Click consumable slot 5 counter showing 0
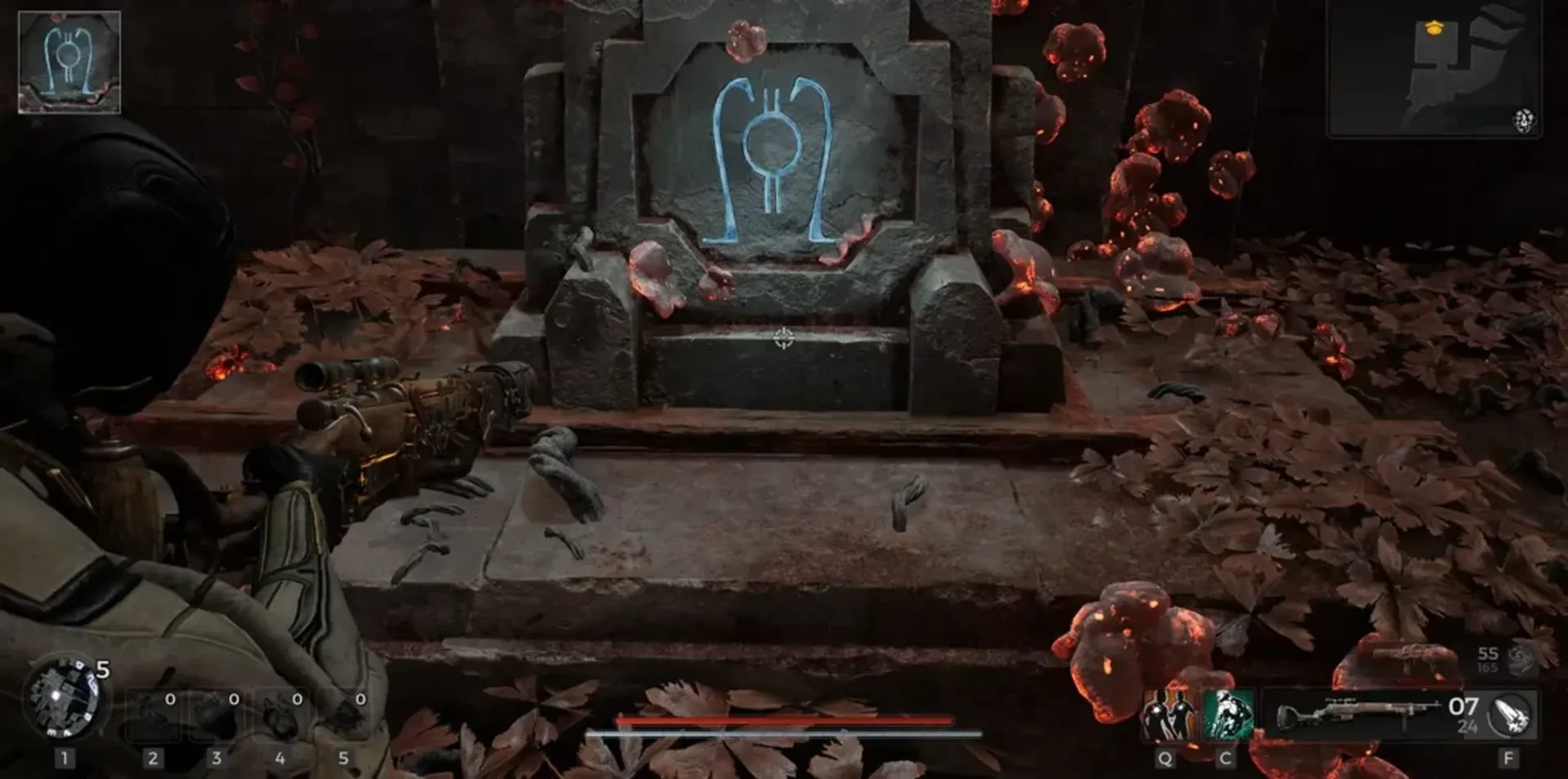The image size is (1568, 779). point(362,699)
